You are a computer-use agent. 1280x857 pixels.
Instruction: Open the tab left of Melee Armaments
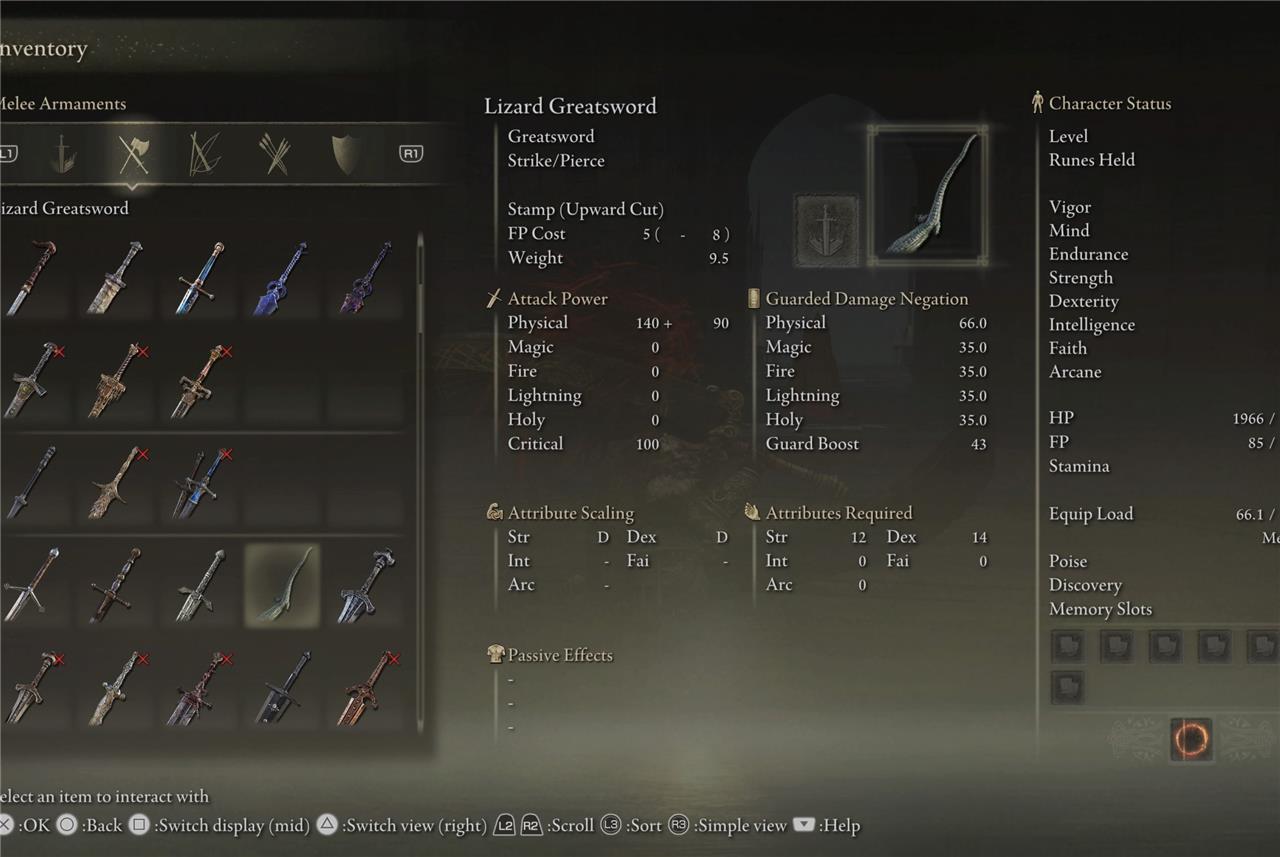click(x=63, y=154)
